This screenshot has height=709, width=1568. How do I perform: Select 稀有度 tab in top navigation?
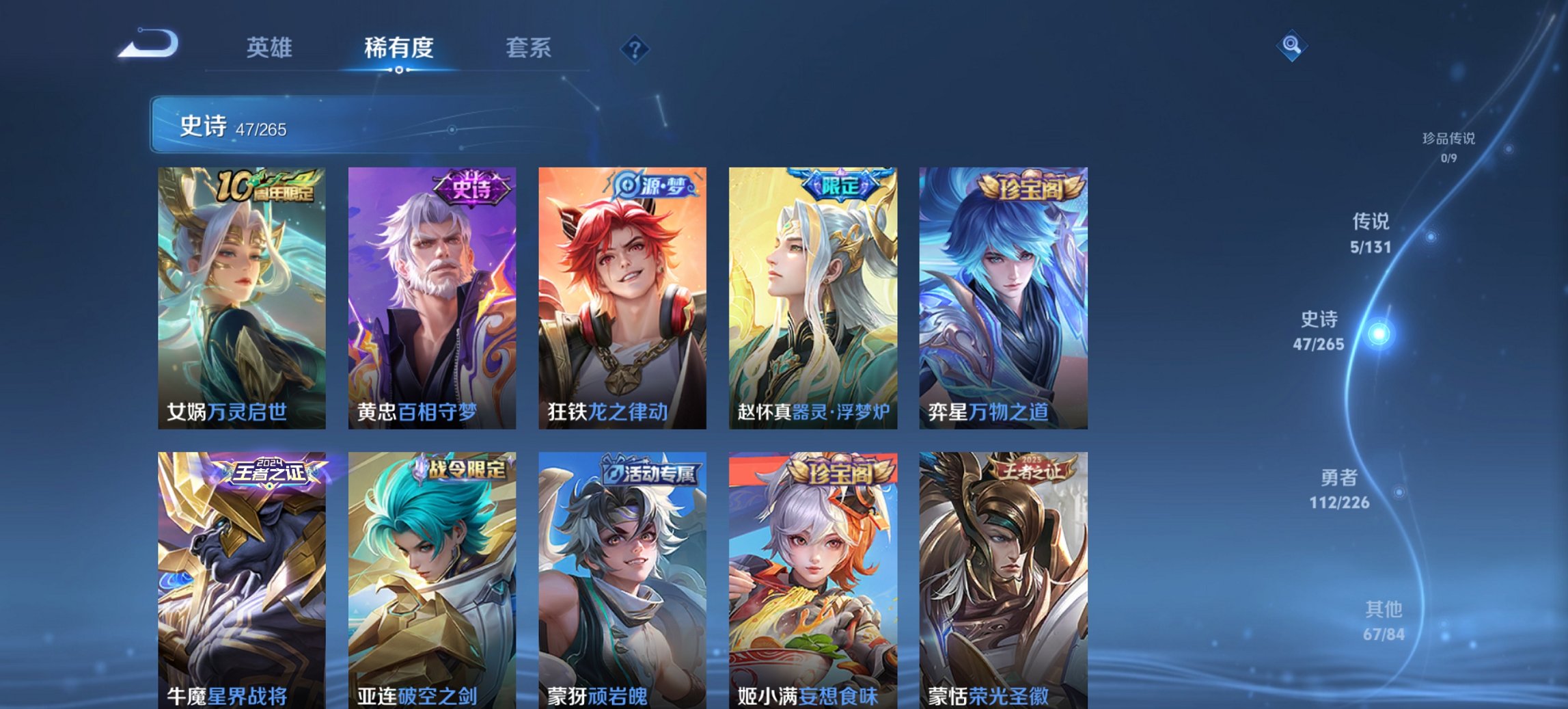click(x=398, y=48)
